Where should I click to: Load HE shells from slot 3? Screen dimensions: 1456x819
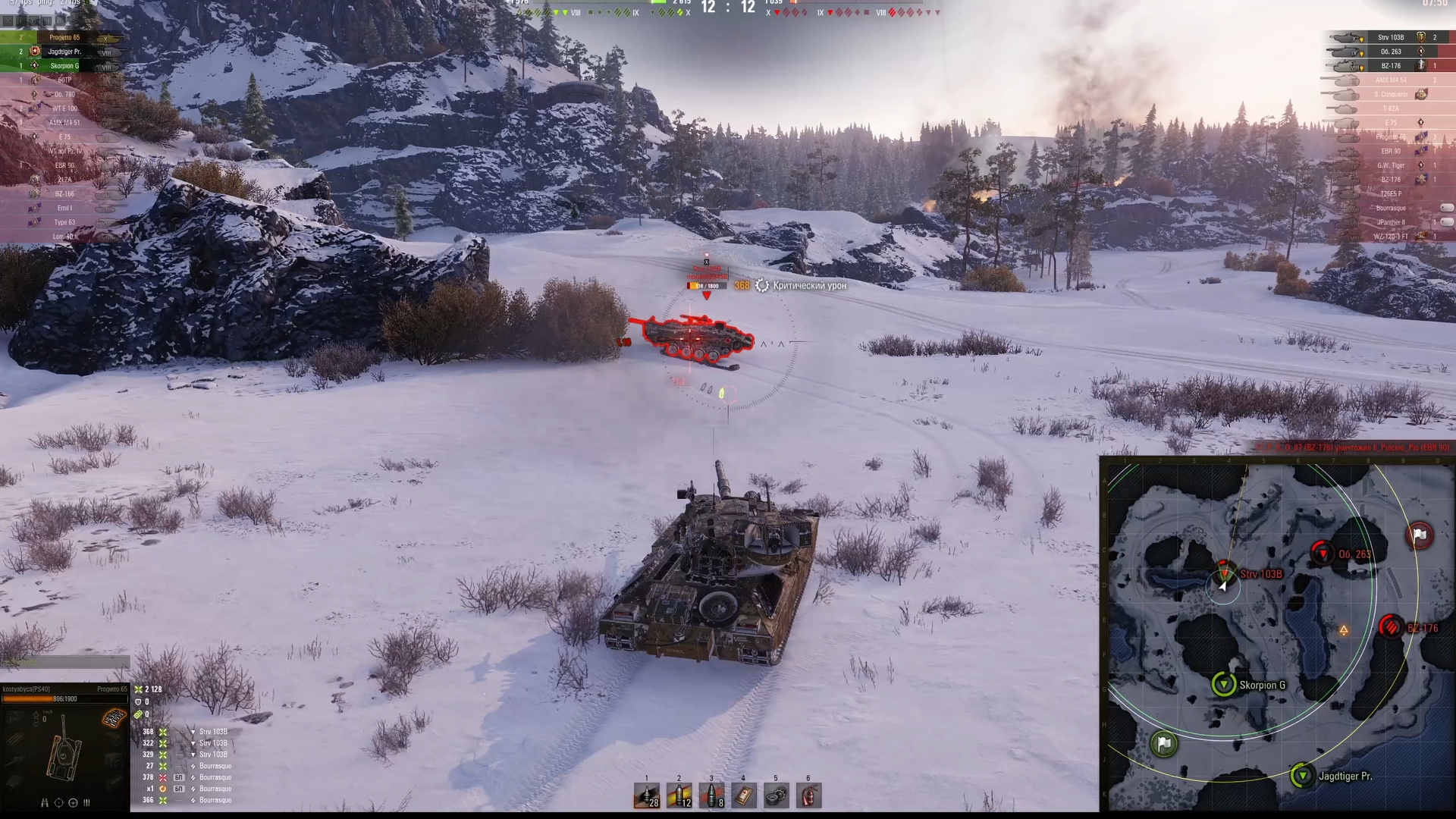pyautogui.click(x=711, y=796)
